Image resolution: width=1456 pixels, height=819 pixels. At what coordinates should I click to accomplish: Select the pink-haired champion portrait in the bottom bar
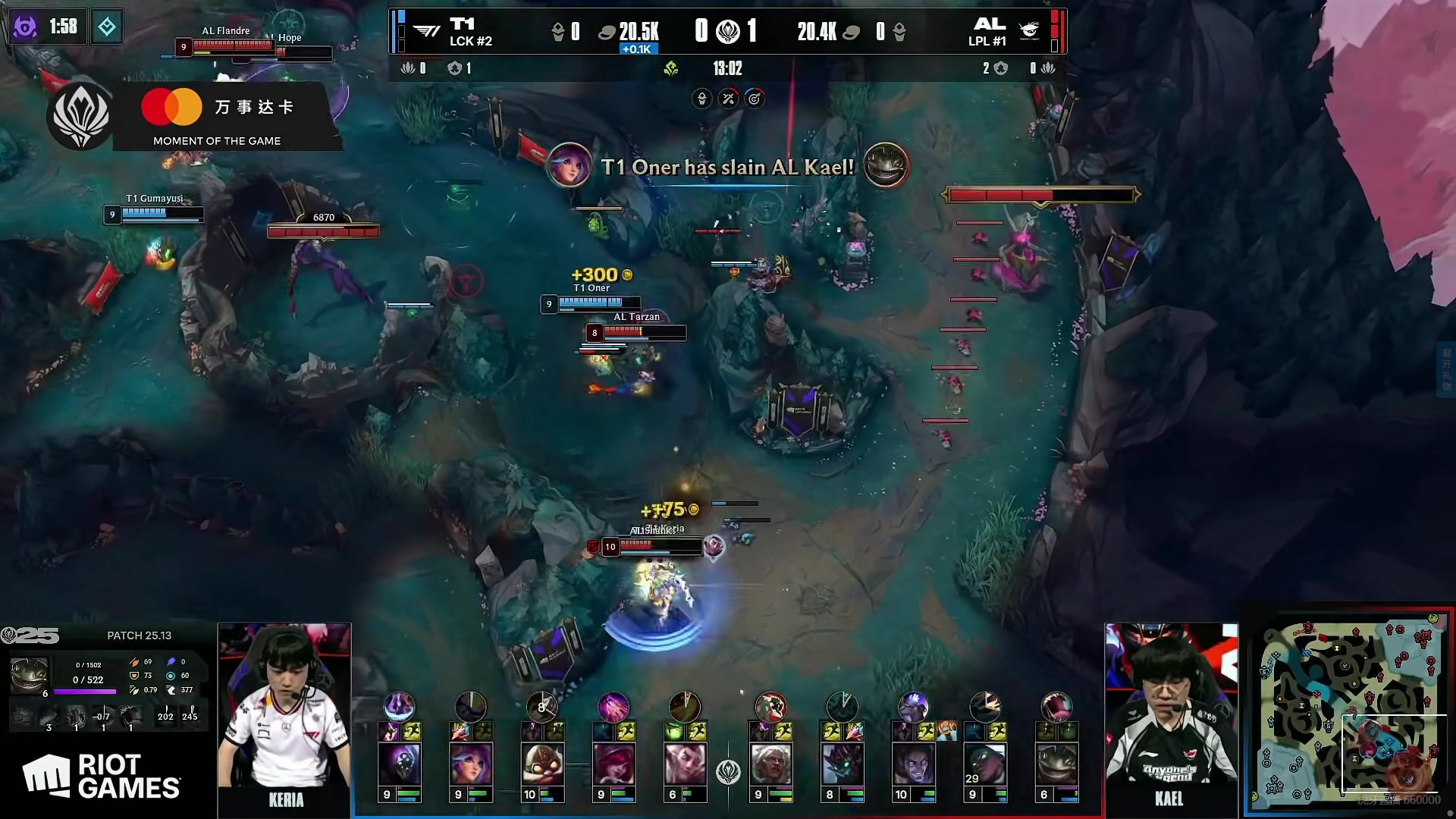pos(471,764)
